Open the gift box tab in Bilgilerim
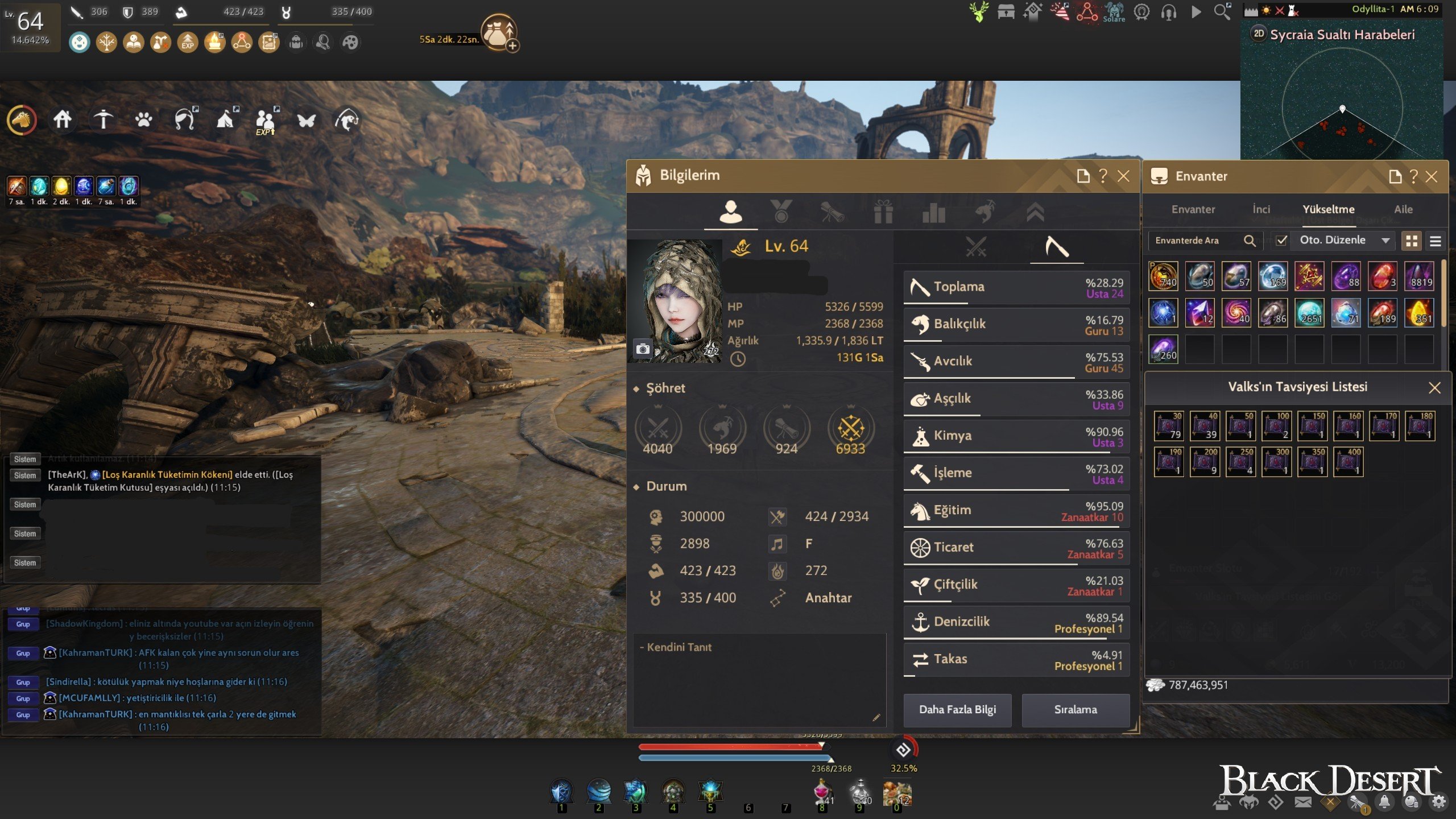 point(883,212)
